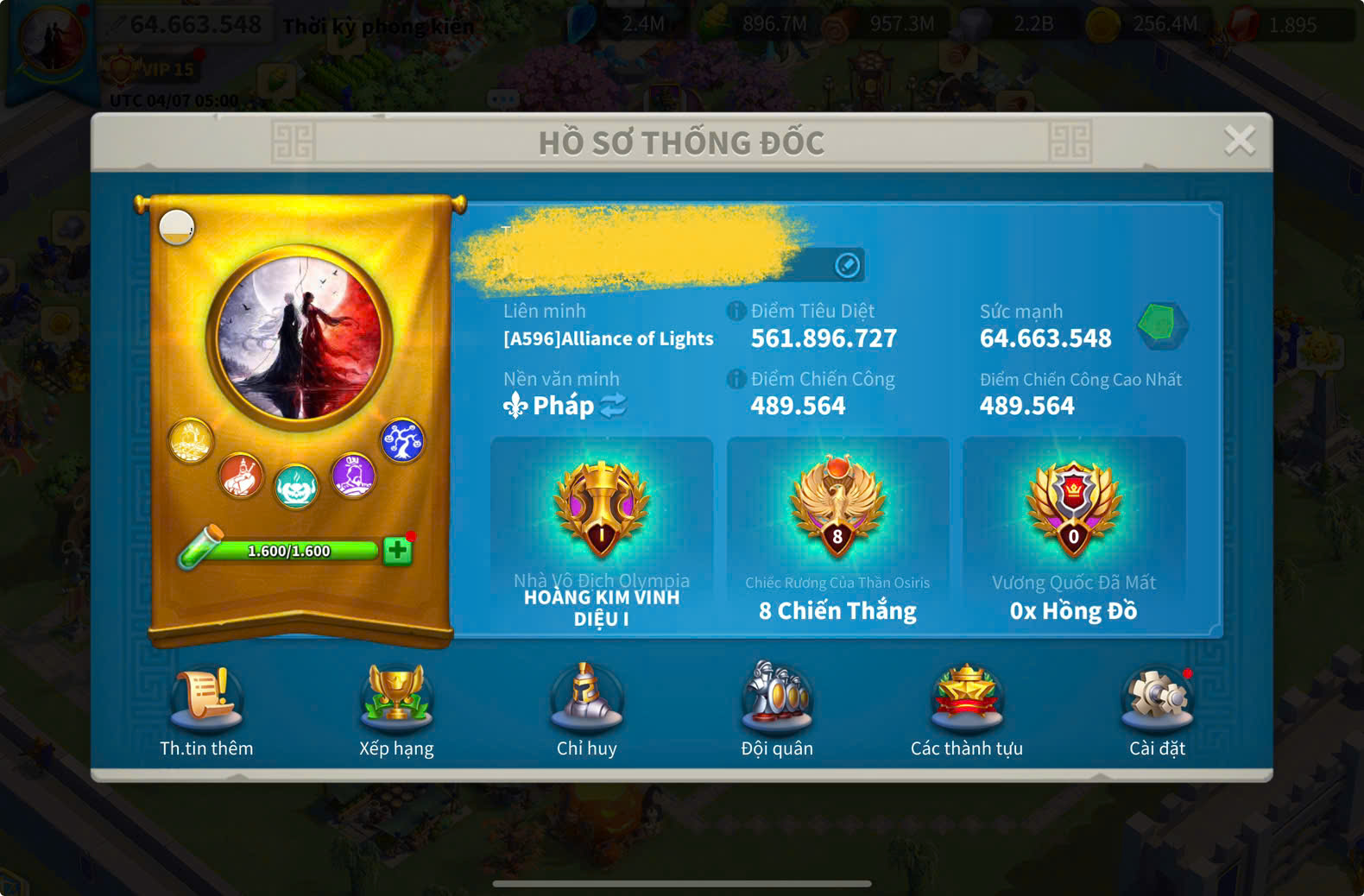Open Cài đặt settings gear
The height and width of the screenshot is (896, 1364).
(x=1157, y=696)
